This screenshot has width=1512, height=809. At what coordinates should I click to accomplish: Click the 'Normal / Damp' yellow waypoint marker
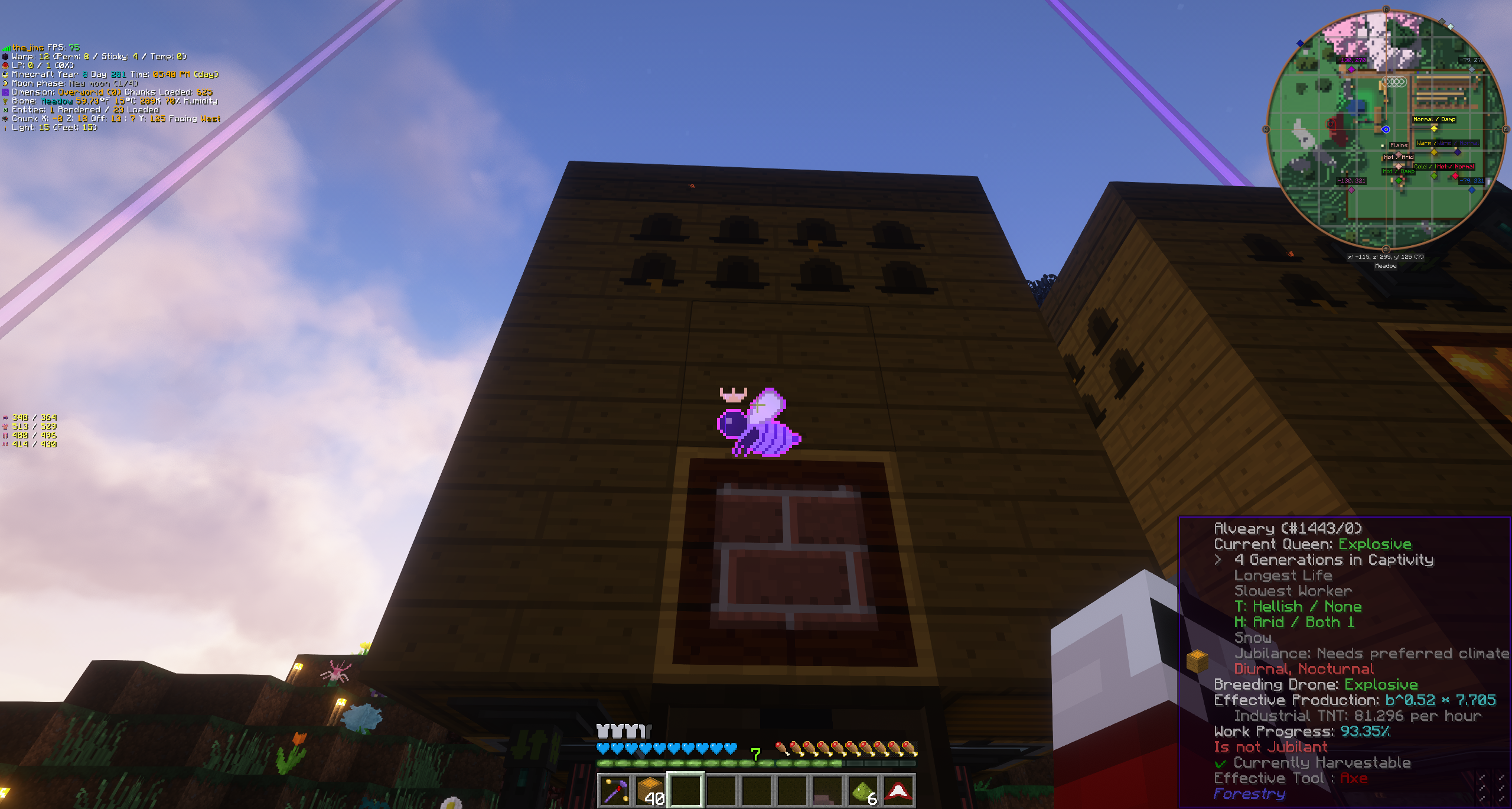coord(1433,128)
